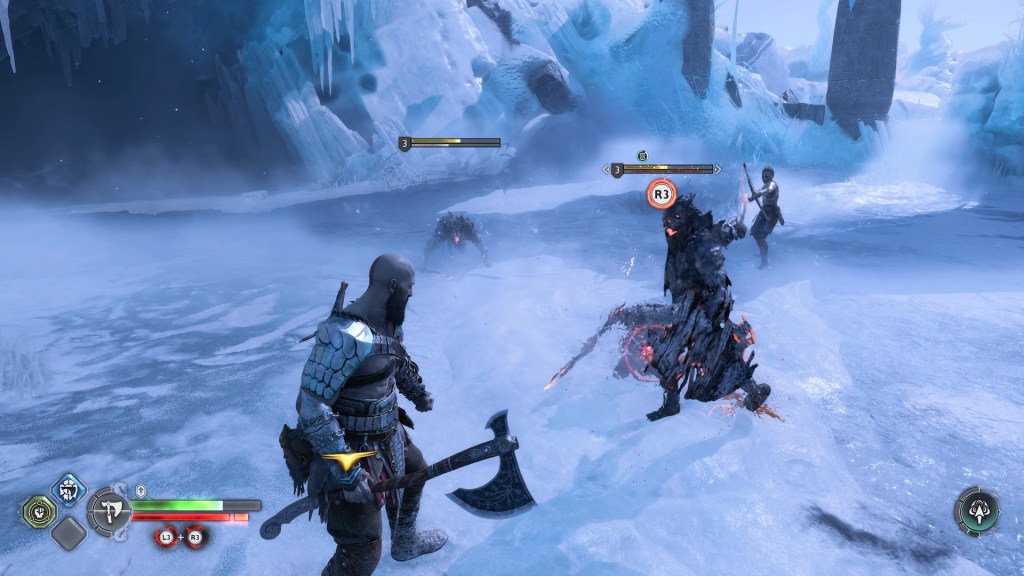
Task: Click the empty grey diamond ability slot
Action: [68, 534]
